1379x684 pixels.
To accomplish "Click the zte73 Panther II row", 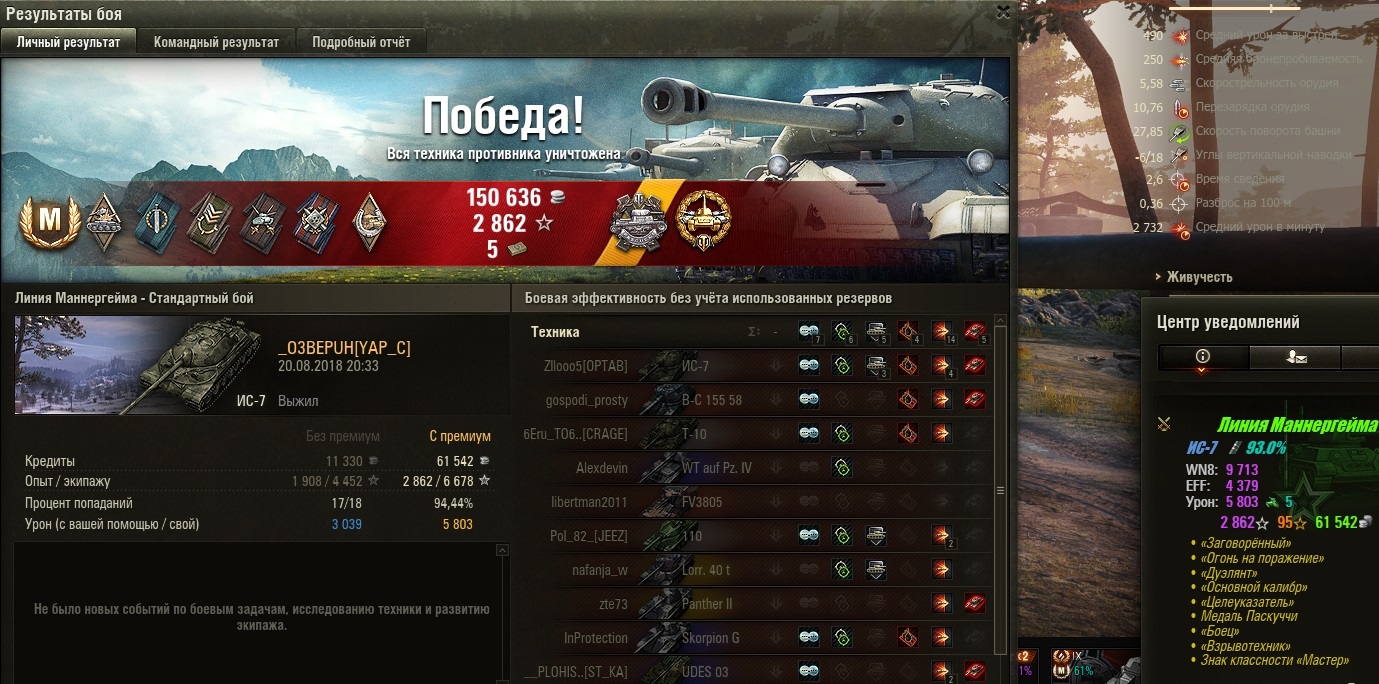I will pyautogui.click(x=760, y=604).
